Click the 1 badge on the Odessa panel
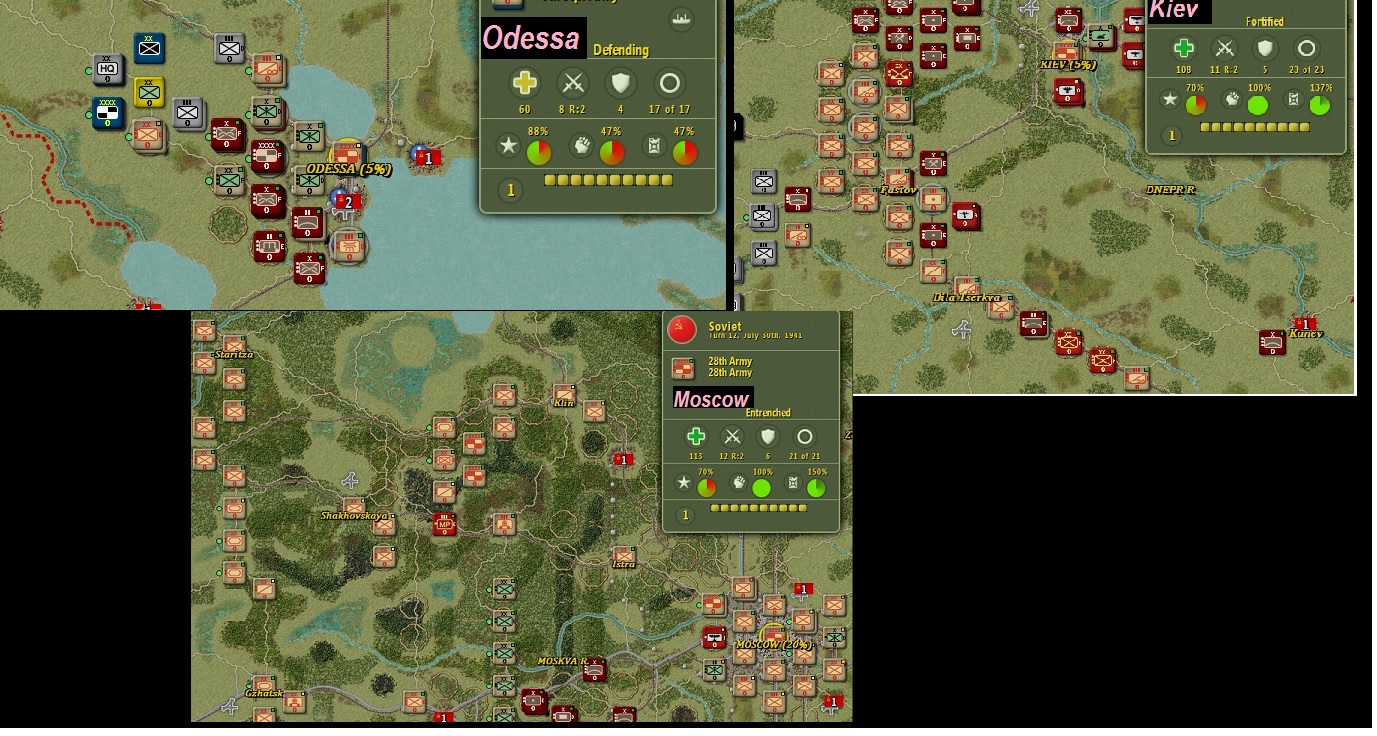The height and width of the screenshot is (736, 1377). (x=509, y=188)
